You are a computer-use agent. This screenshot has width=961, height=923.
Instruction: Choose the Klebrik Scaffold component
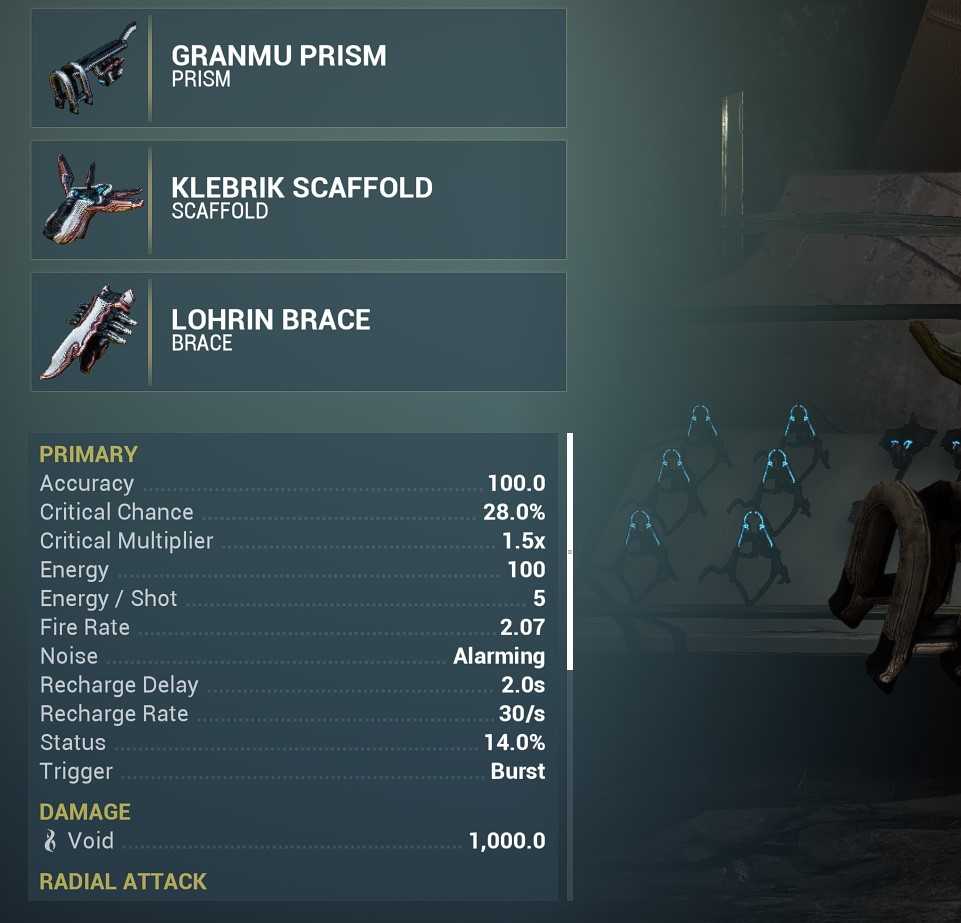point(298,200)
